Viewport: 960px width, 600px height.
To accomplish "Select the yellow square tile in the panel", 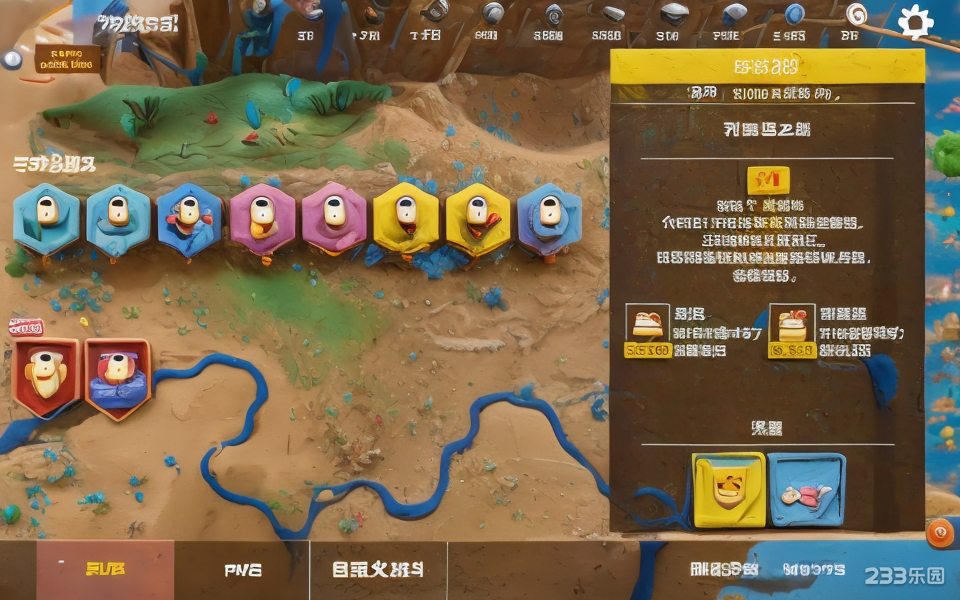I will point(729,490).
